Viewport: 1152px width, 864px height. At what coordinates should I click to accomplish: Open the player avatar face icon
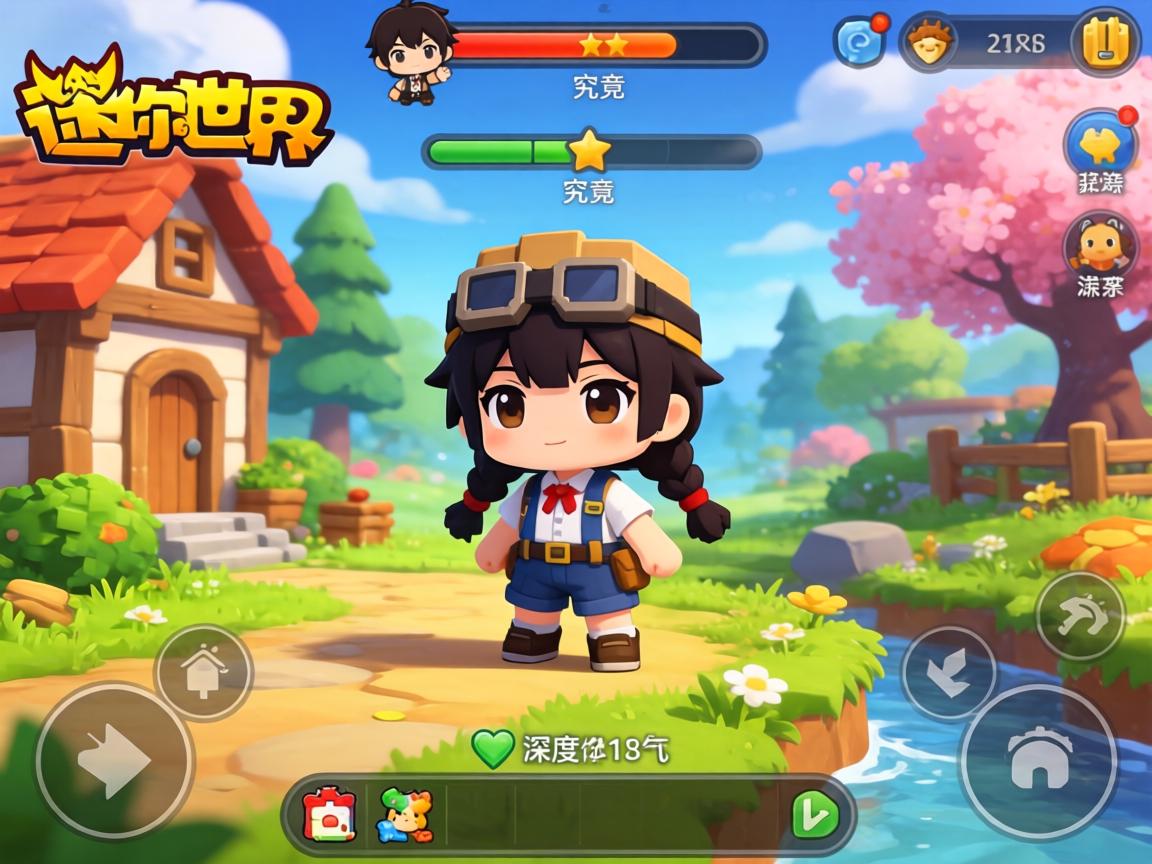pyautogui.click(x=930, y=44)
